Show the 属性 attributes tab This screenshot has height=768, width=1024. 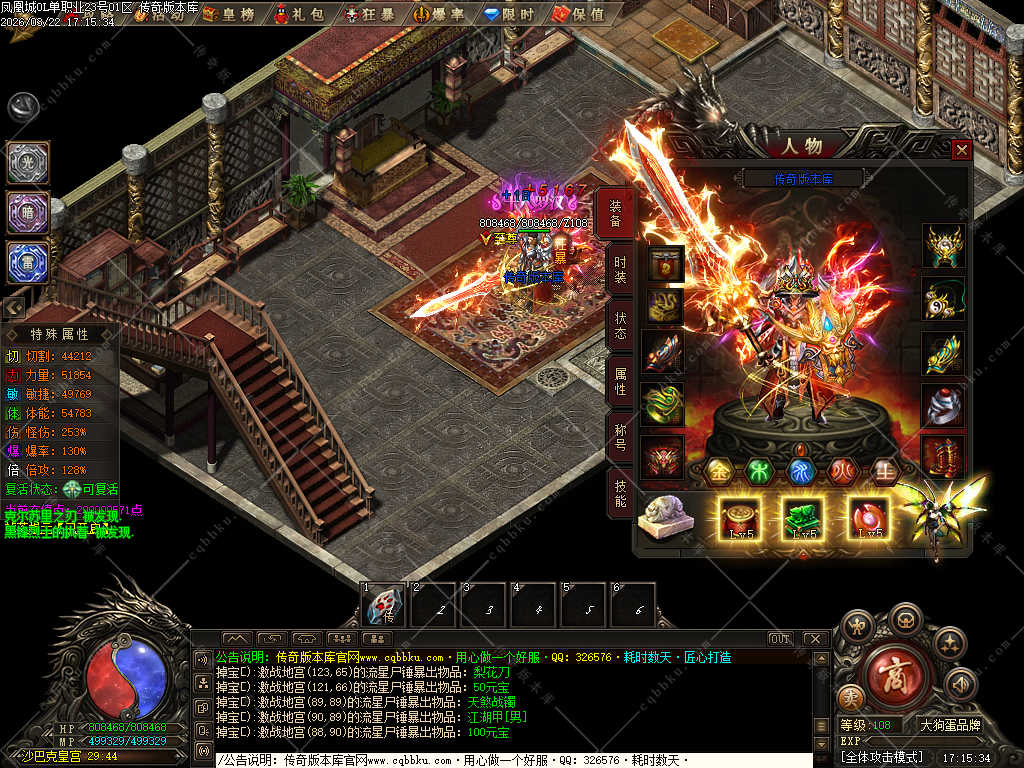tap(619, 381)
